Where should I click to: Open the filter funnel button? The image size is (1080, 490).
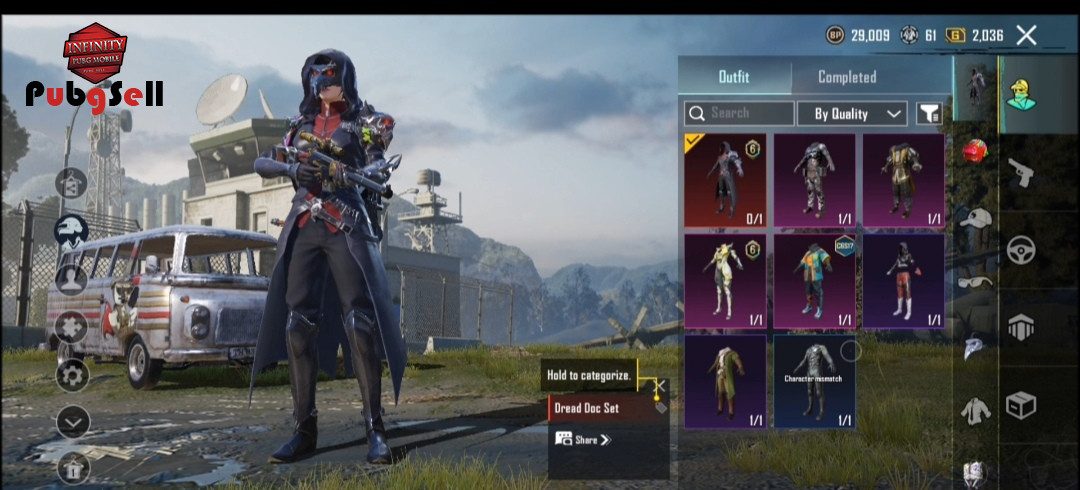(929, 113)
